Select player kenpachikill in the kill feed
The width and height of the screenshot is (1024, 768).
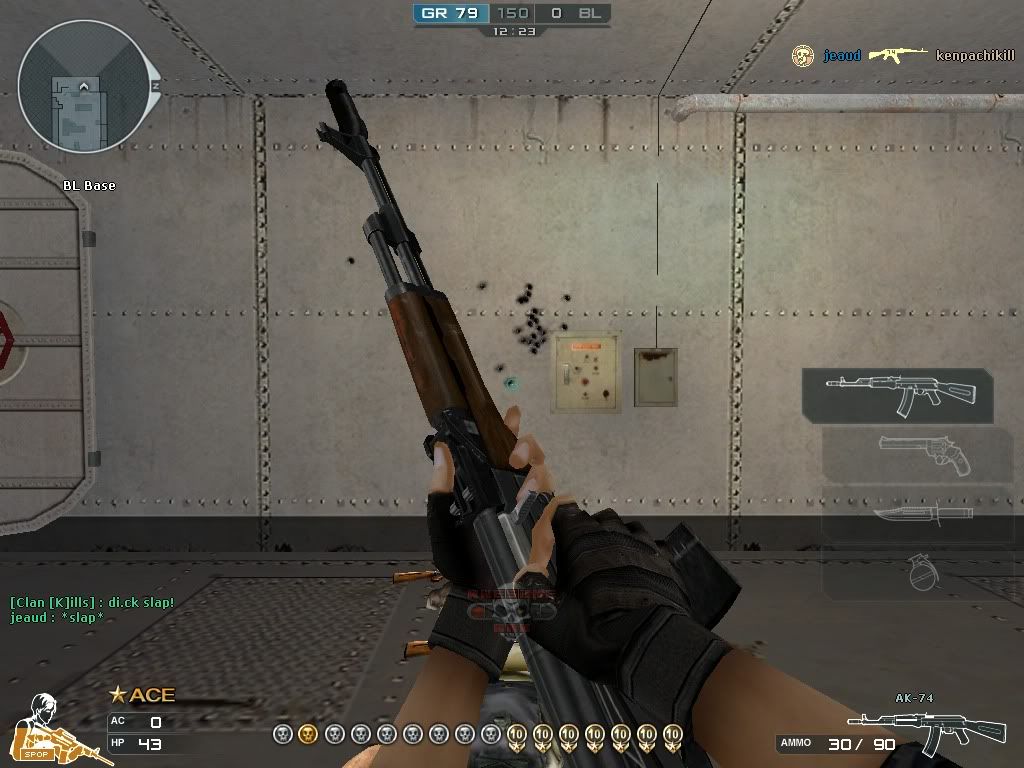(x=974, y=56)
